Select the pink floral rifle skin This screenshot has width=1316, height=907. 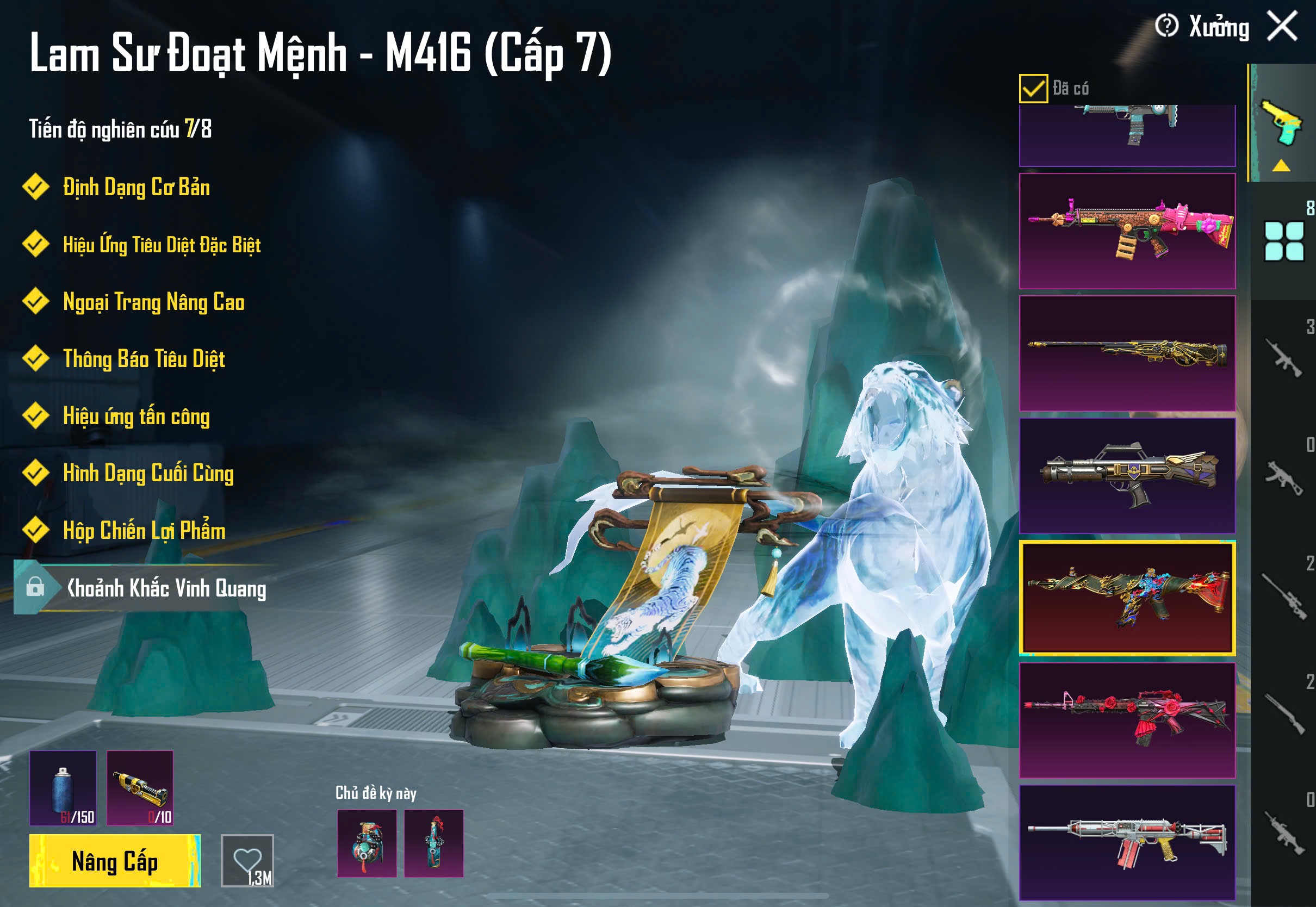coord(1127,231)
